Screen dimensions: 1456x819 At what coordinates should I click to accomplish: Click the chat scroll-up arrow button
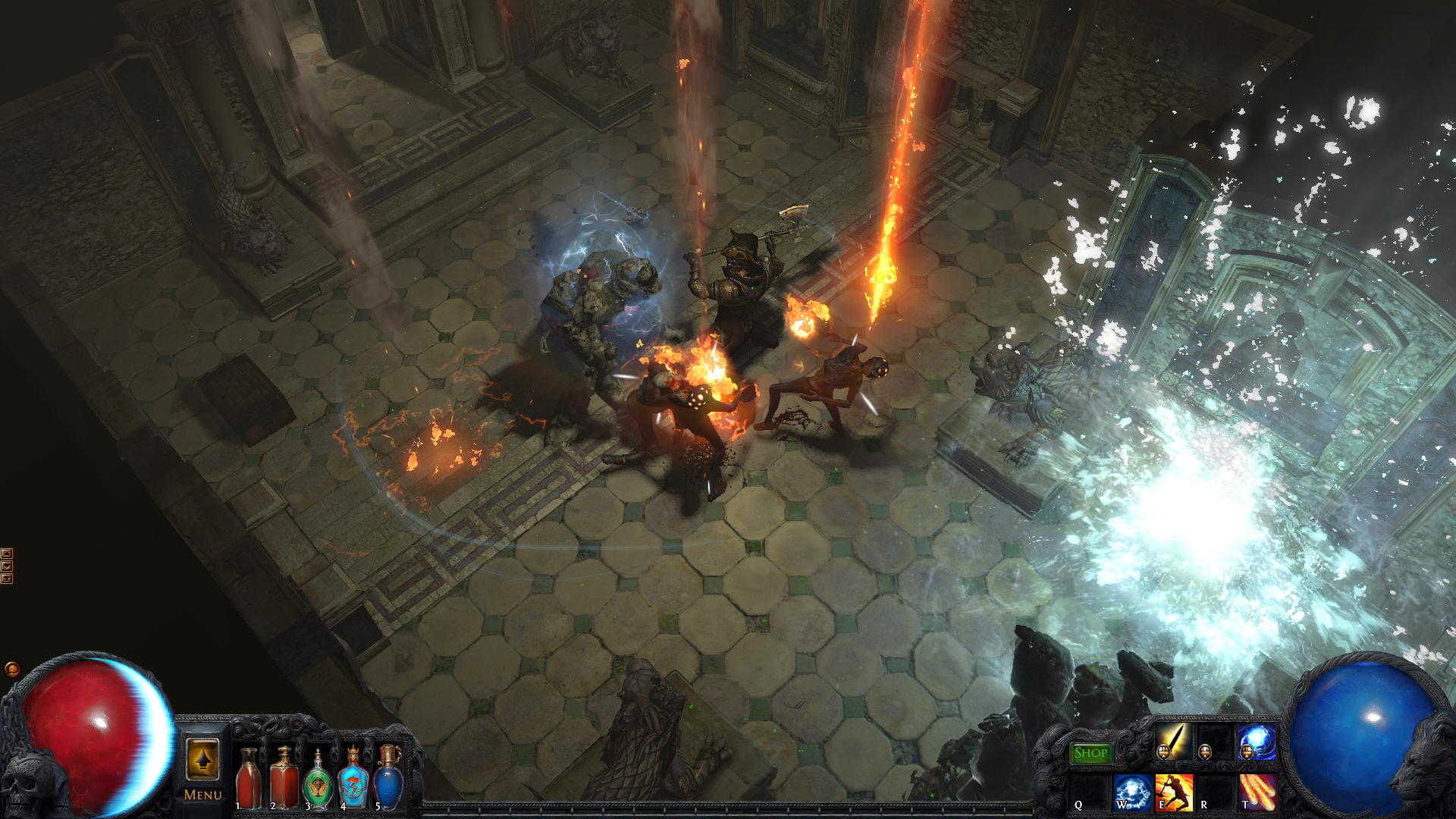point(7,554)
